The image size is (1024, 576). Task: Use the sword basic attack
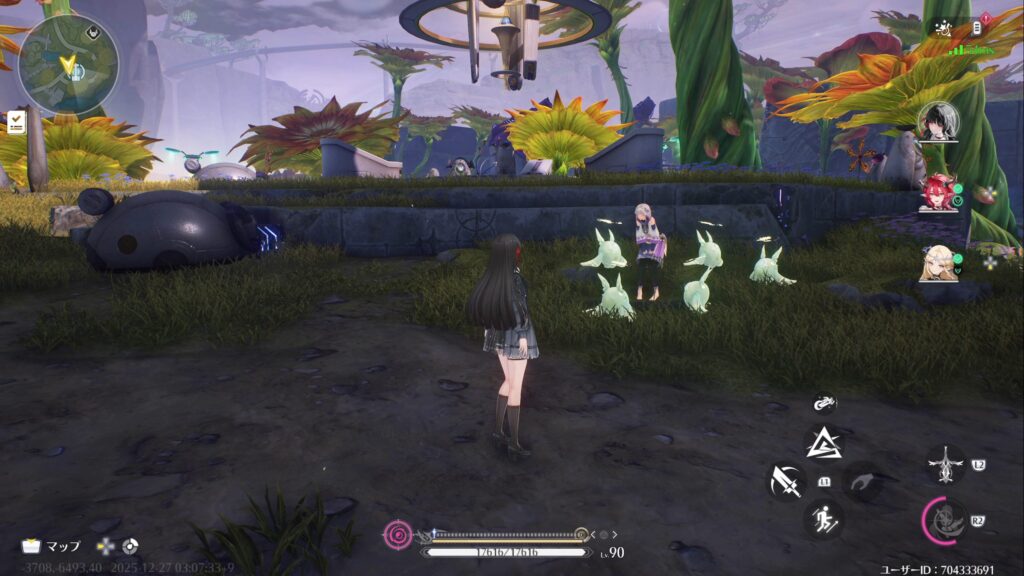786,481
